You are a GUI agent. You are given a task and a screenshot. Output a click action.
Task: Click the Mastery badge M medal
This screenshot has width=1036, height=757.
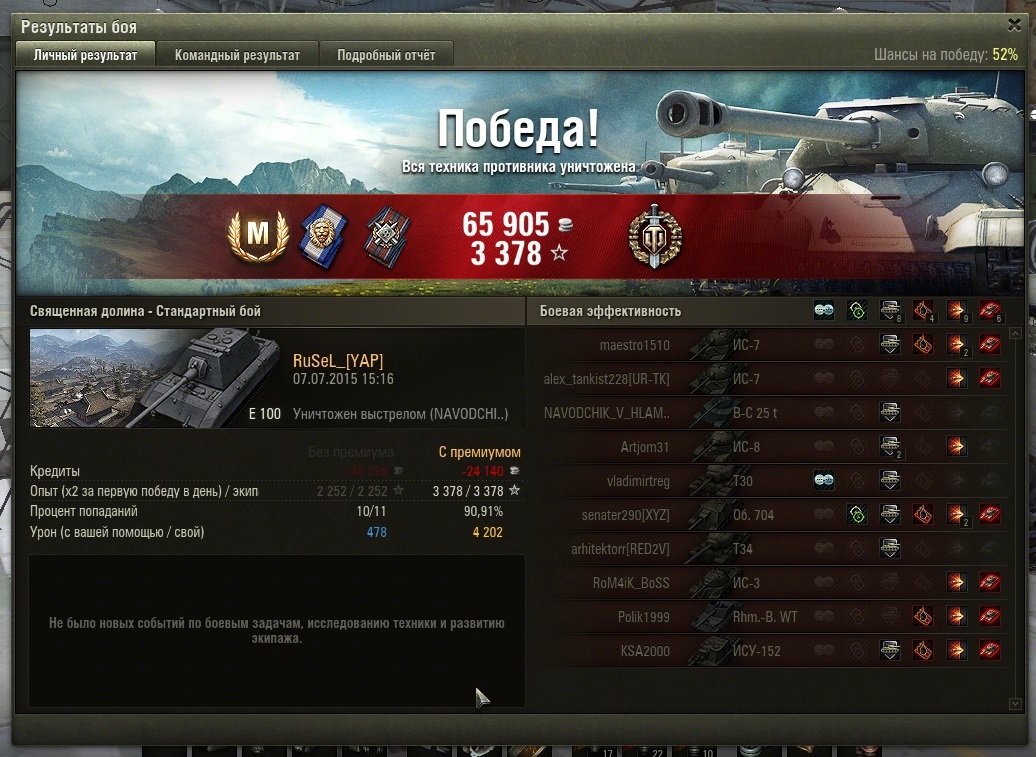tap(259, 236)
